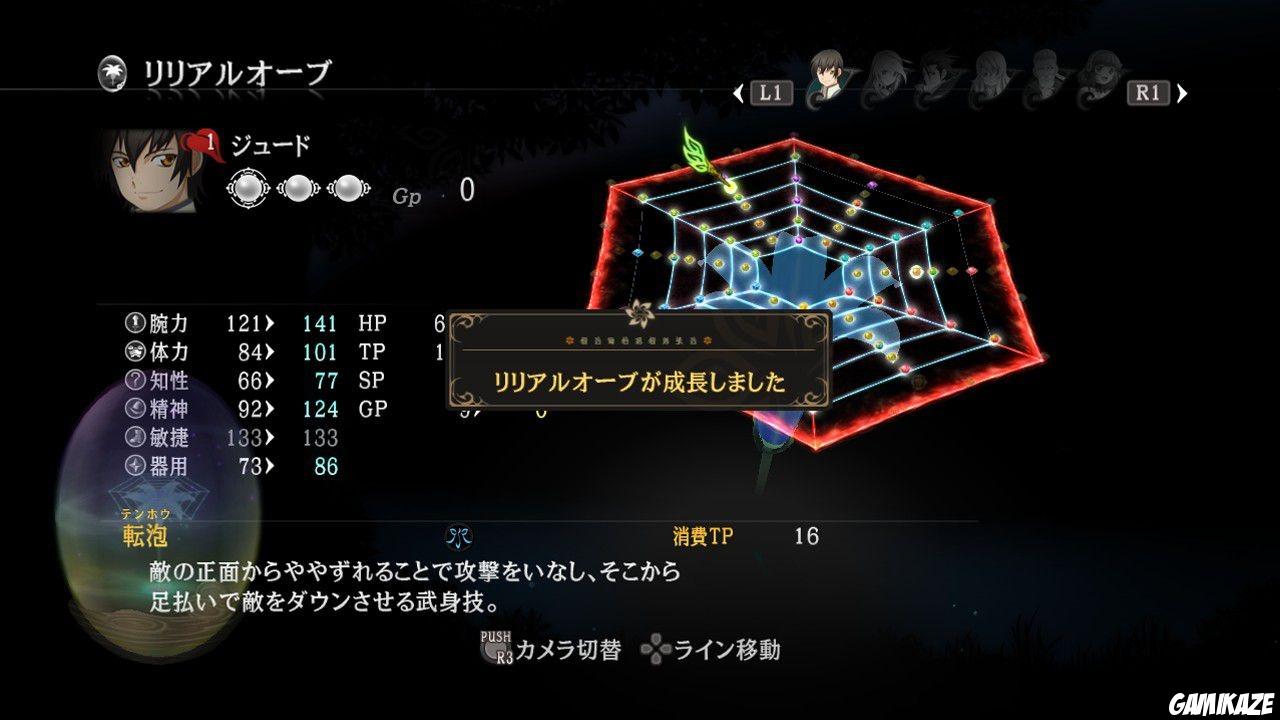Click the leaf icon beside the リリアルオーブ title
Viewport: 1280px width, 720px height.
(x=114, y=70)
